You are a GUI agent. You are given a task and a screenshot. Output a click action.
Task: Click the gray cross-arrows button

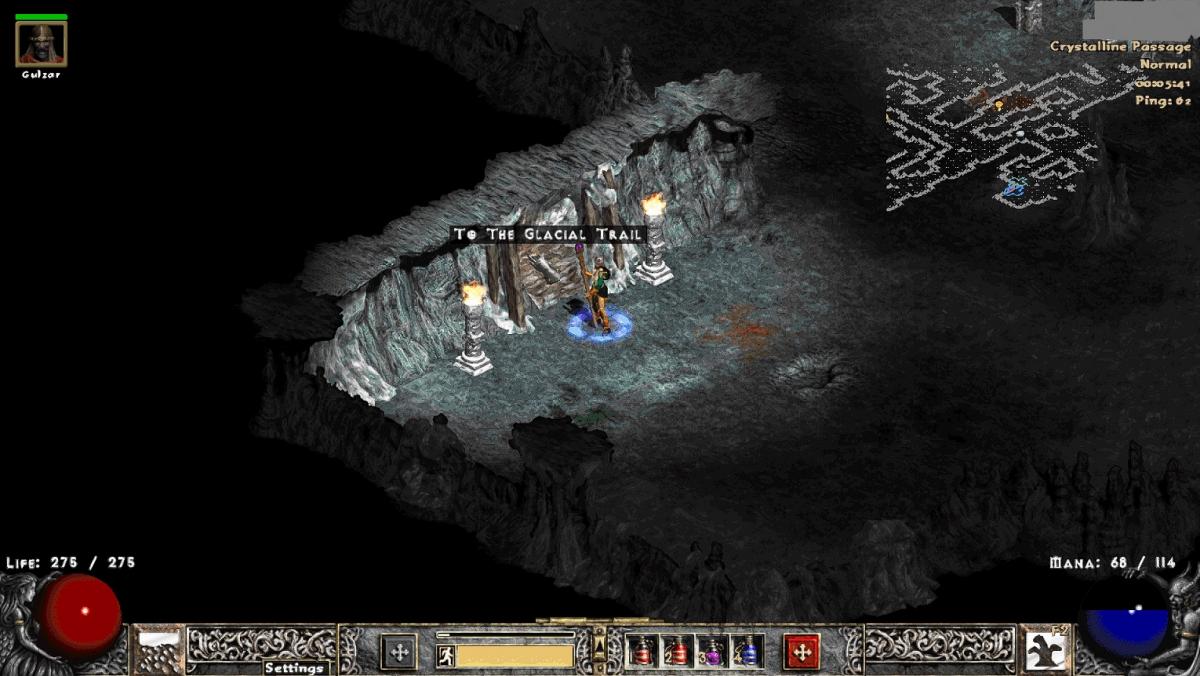click(399, 652)
